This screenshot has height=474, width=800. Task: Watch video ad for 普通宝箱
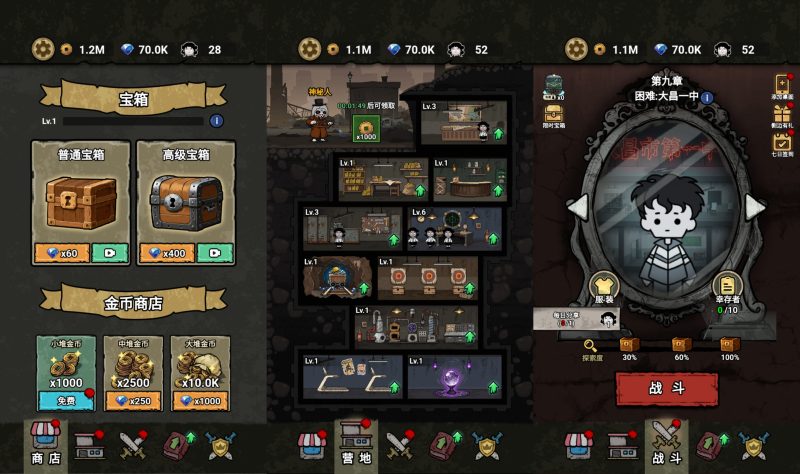click(108, 253)
